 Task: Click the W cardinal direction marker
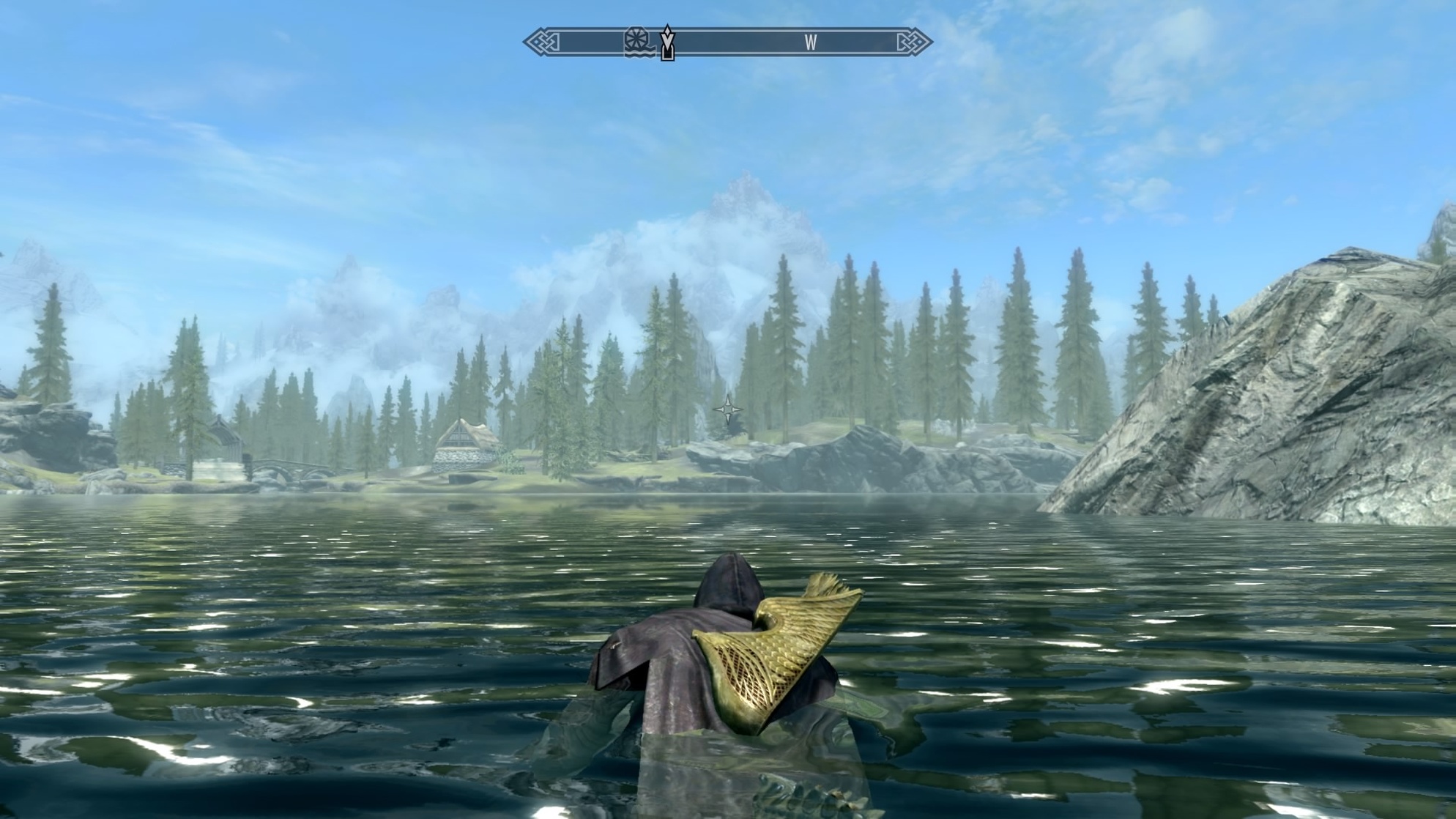click(810, 42)
